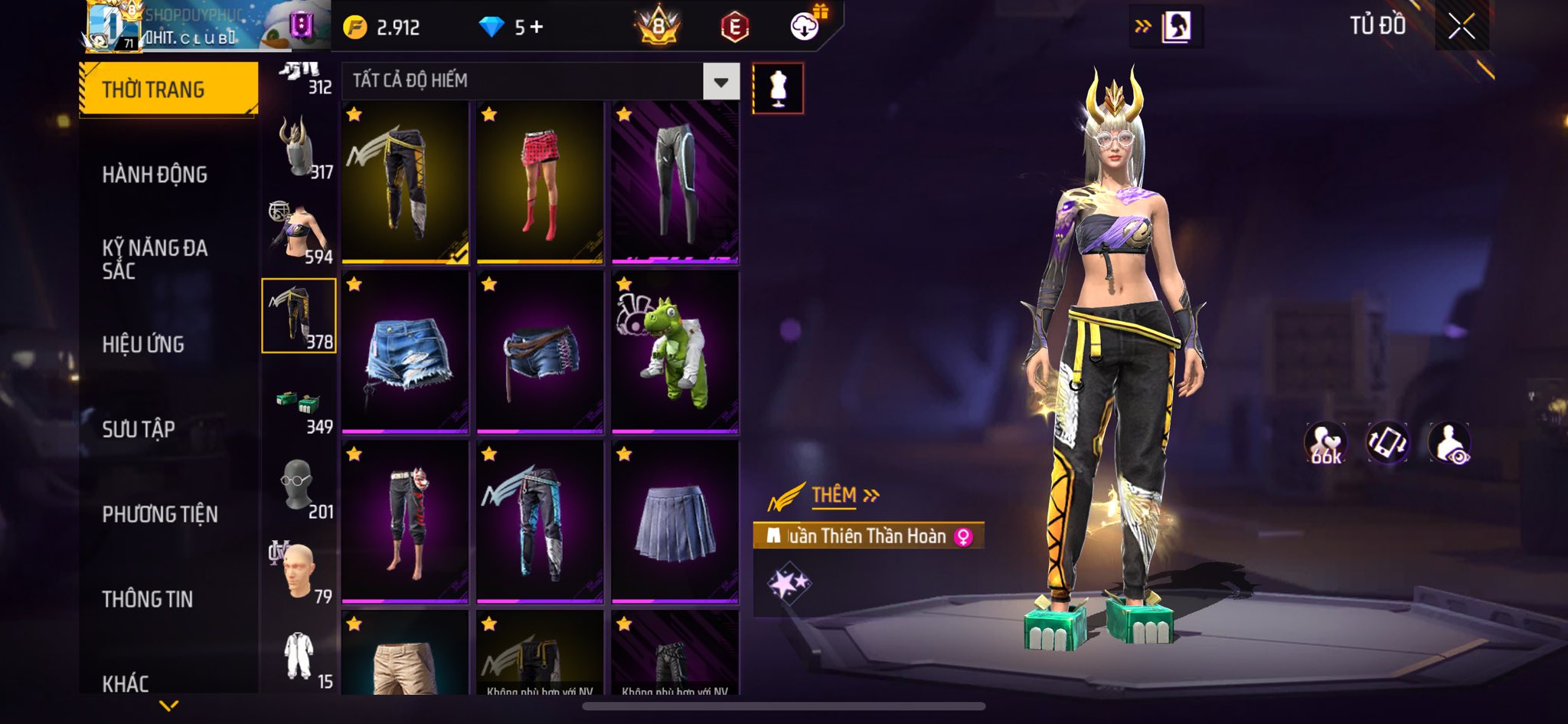
Task: Click the mannequin outfit preview button
Action: pos(778,89)
